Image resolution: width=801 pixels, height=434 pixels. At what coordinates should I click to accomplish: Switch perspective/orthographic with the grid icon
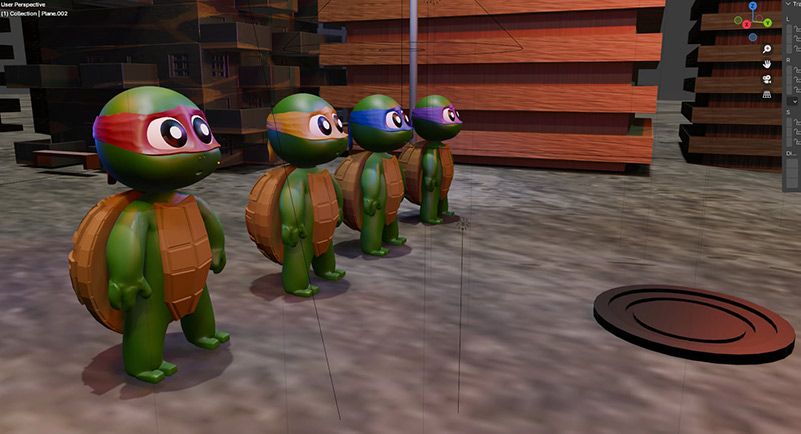pyautogui.click(x=766, y=94)
